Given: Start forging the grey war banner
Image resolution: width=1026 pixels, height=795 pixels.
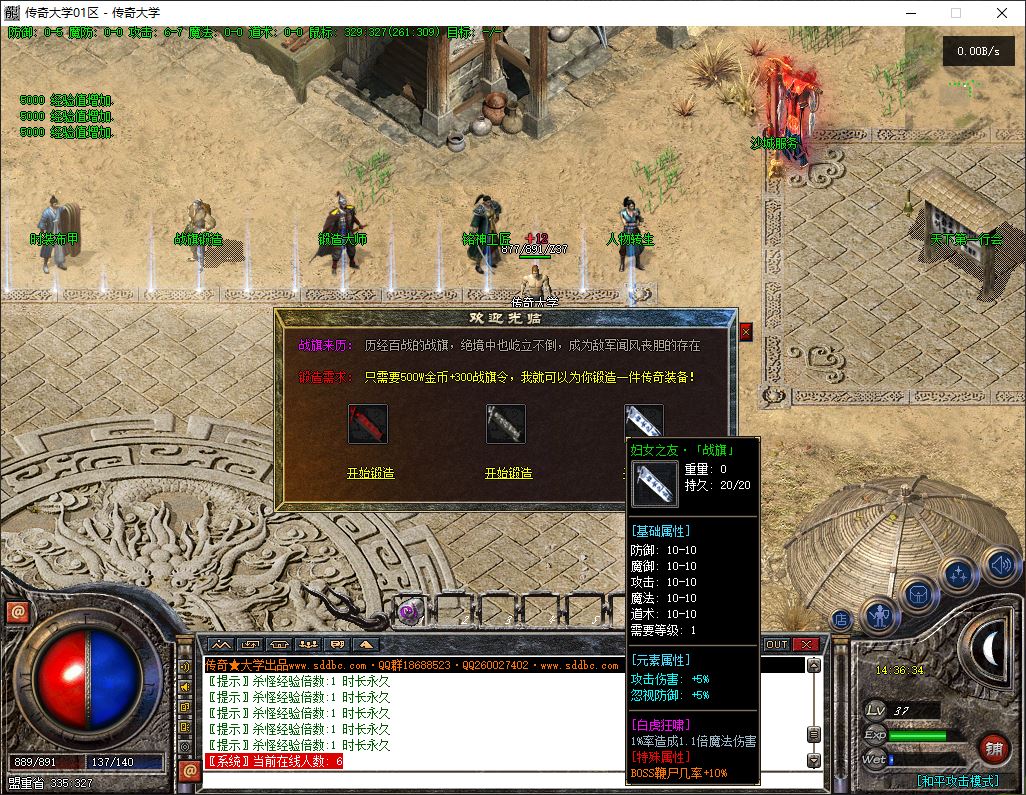Looking at the screenshot, I should (x=508, y=473).
